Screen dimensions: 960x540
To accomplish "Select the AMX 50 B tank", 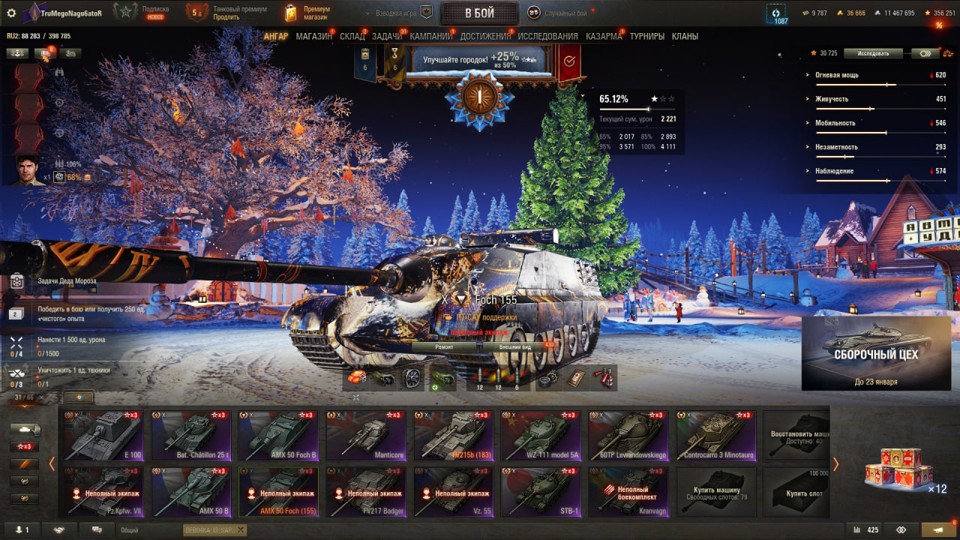I will [191, 490].
